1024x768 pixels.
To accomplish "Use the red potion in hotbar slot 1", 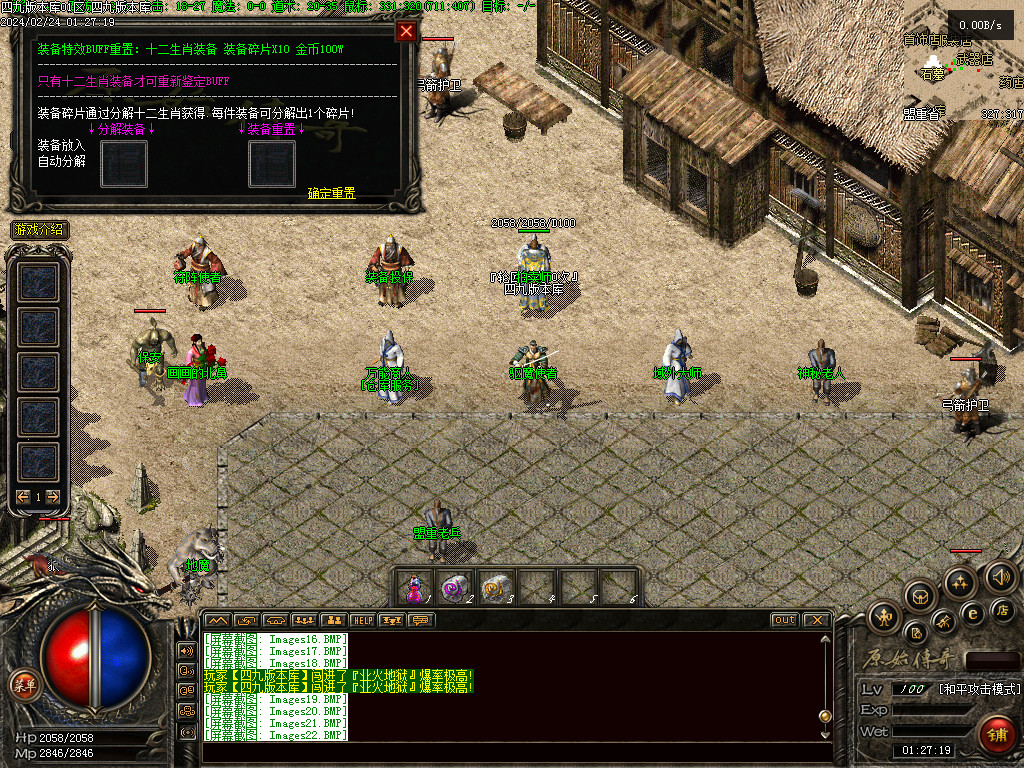I will 416,587.
